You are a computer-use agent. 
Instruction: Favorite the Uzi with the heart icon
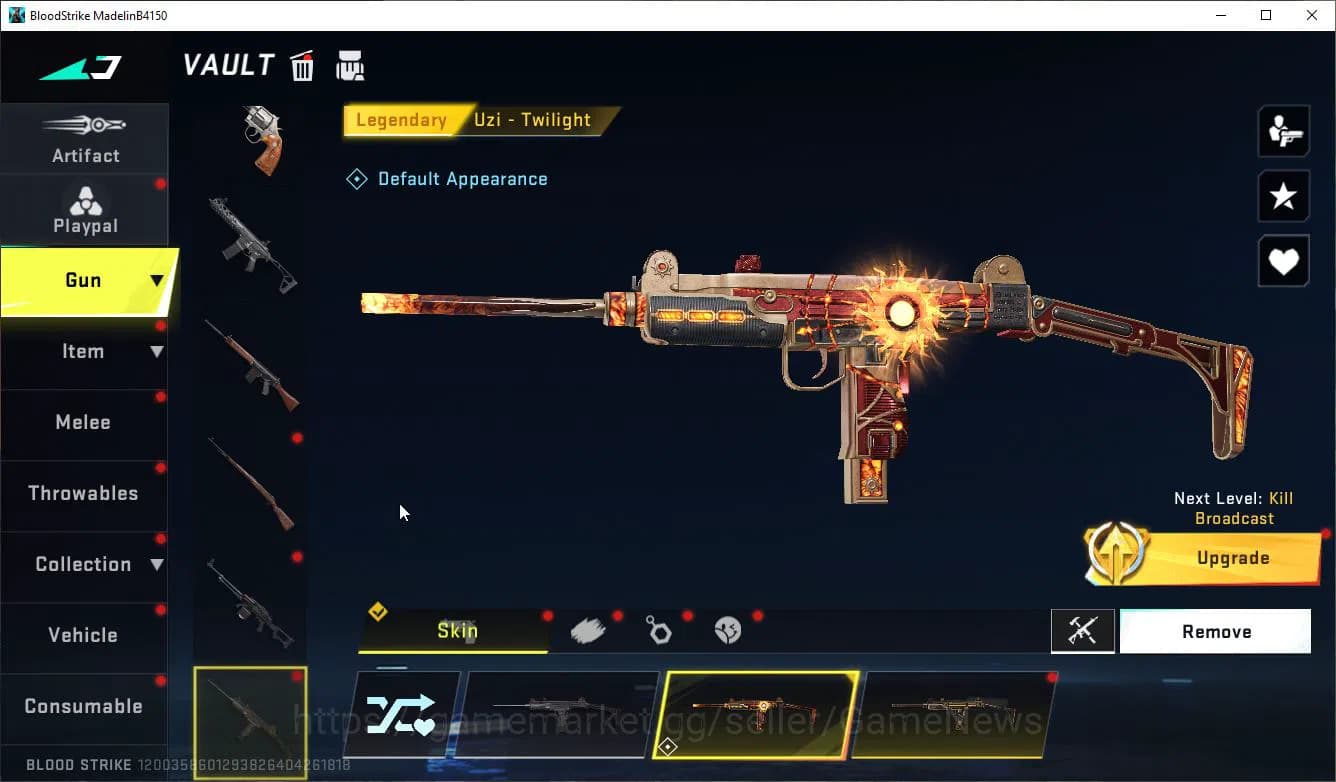1283,261
